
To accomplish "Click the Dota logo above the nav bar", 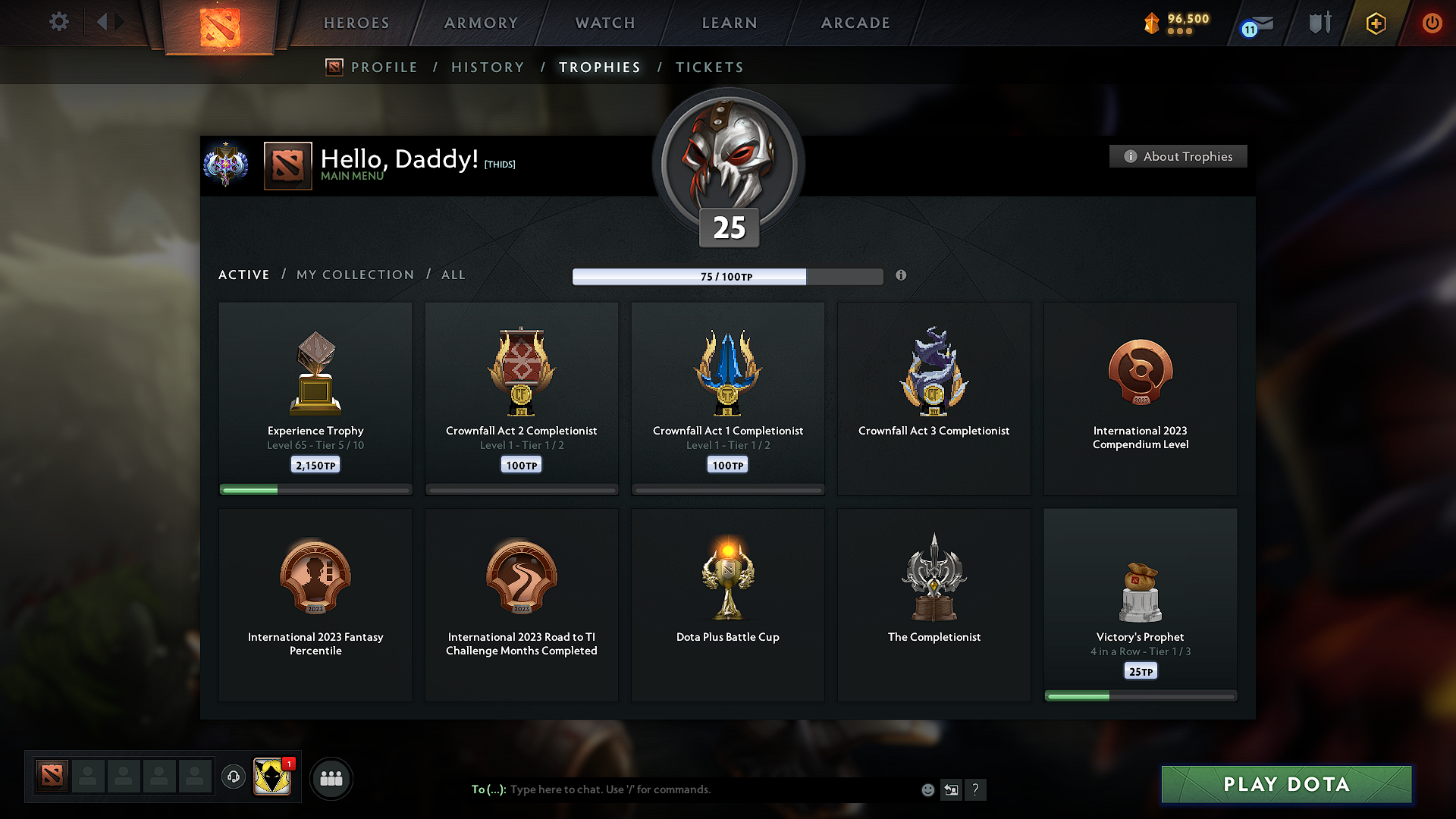I will point(219,27).
